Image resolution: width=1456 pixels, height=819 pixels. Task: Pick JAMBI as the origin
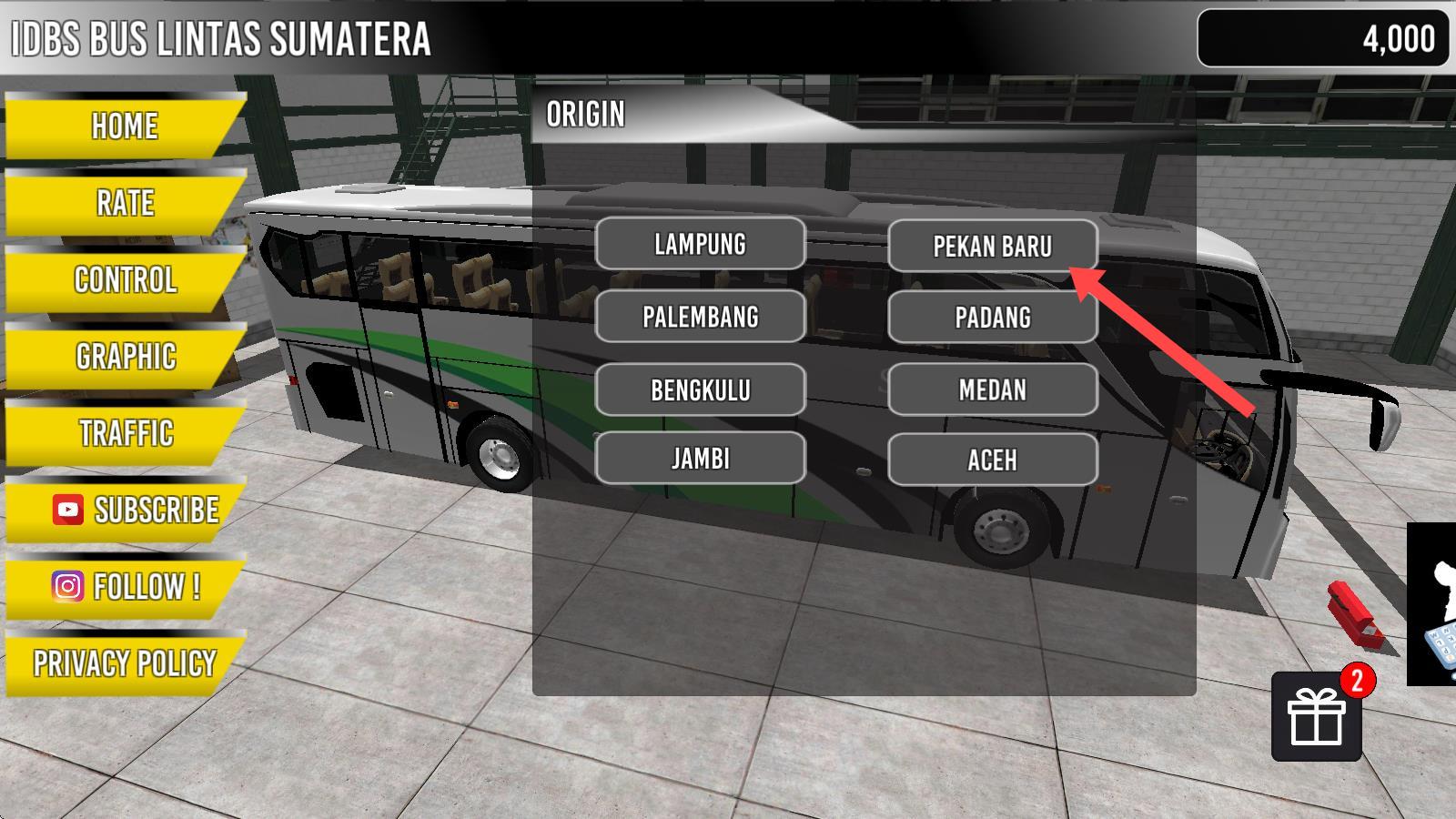tap(700, 459)
